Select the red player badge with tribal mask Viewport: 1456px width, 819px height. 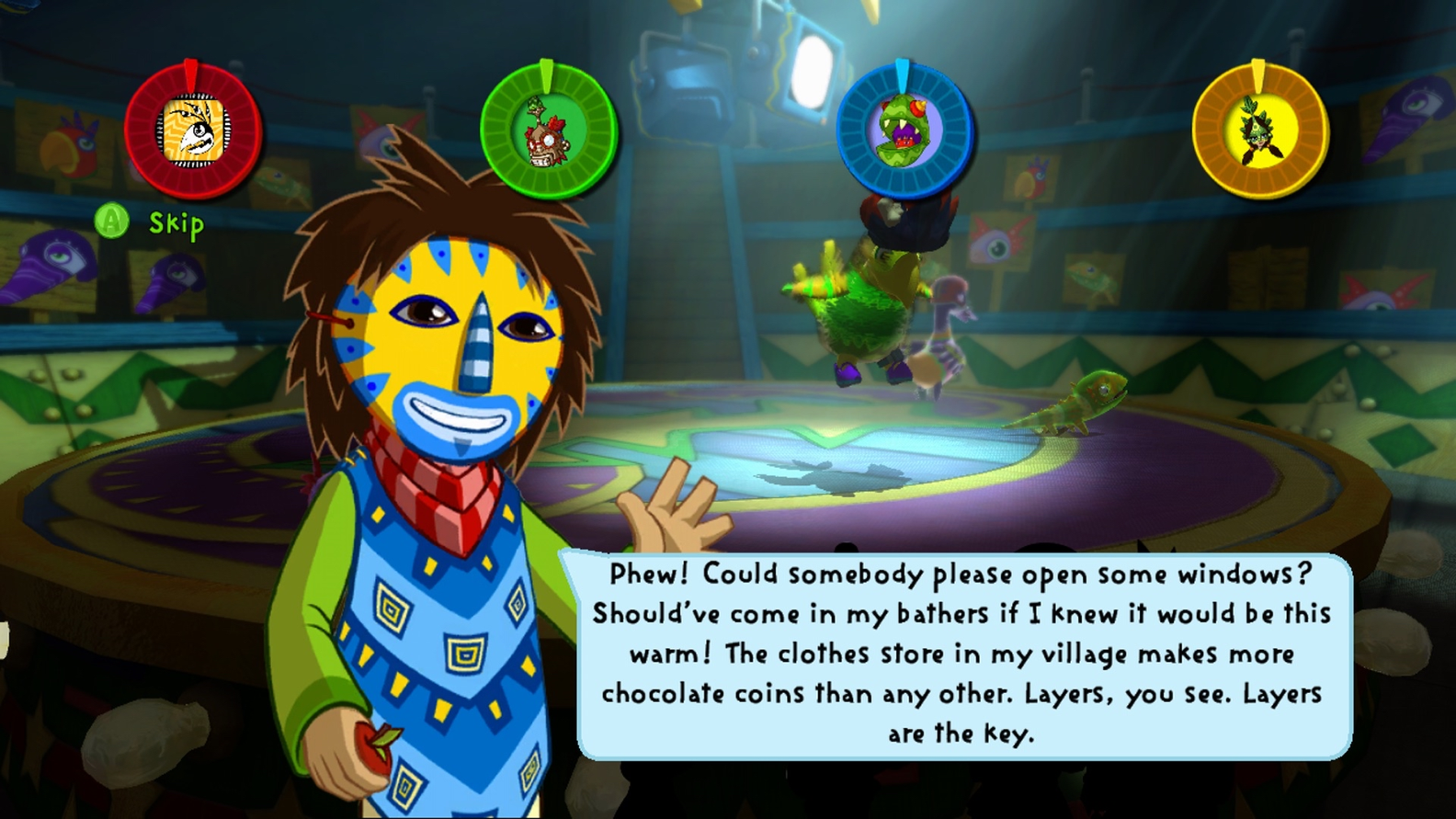[193, 131]
